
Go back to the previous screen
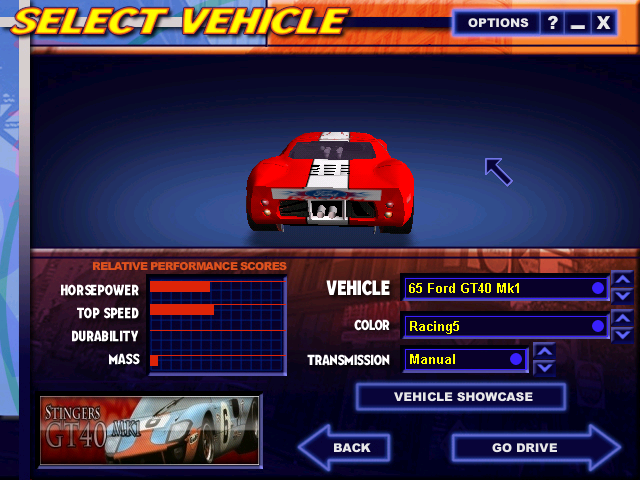[x=345, y=447]
